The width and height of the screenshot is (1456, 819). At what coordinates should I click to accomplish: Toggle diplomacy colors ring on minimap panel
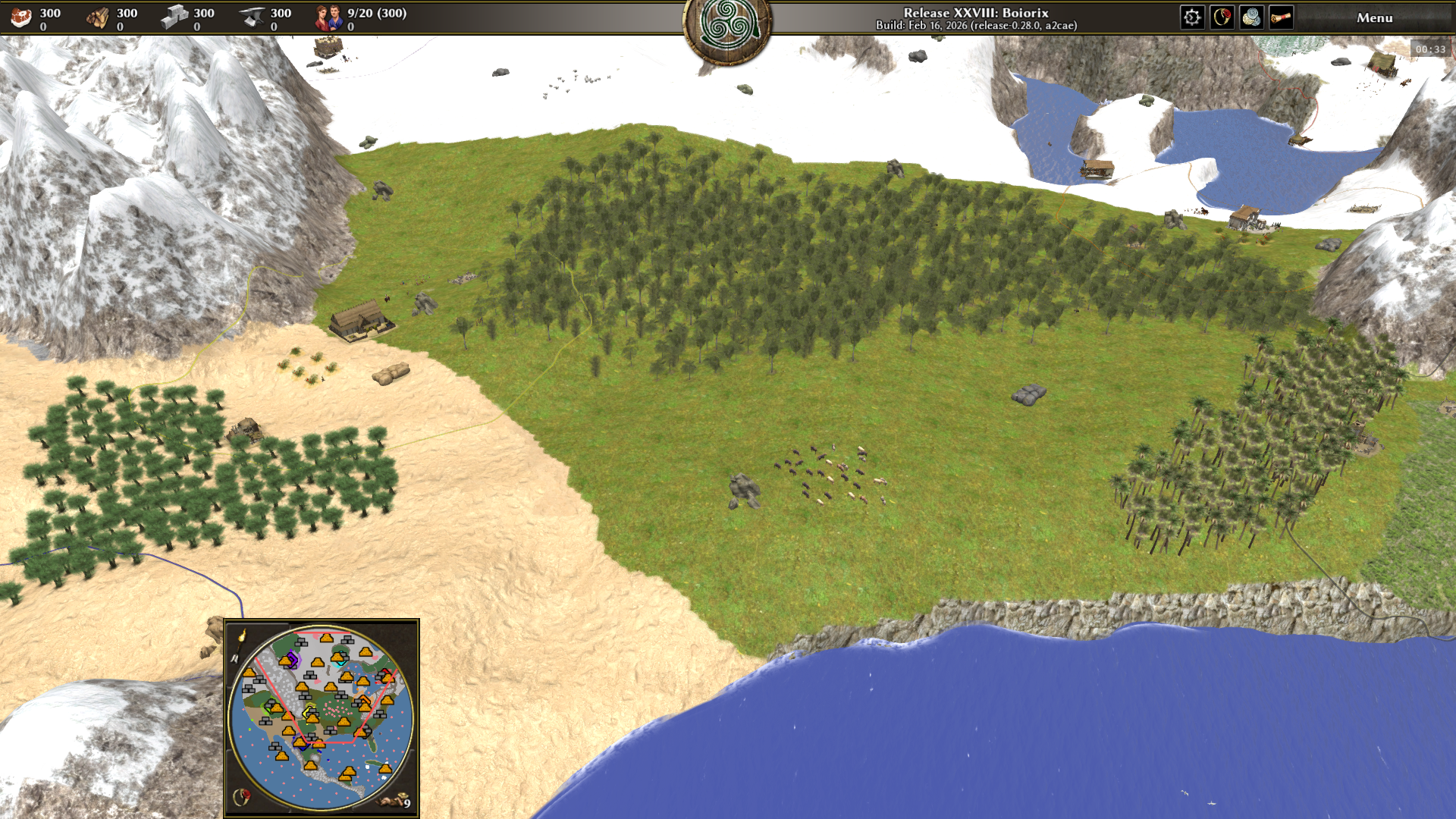coord(243,797)
